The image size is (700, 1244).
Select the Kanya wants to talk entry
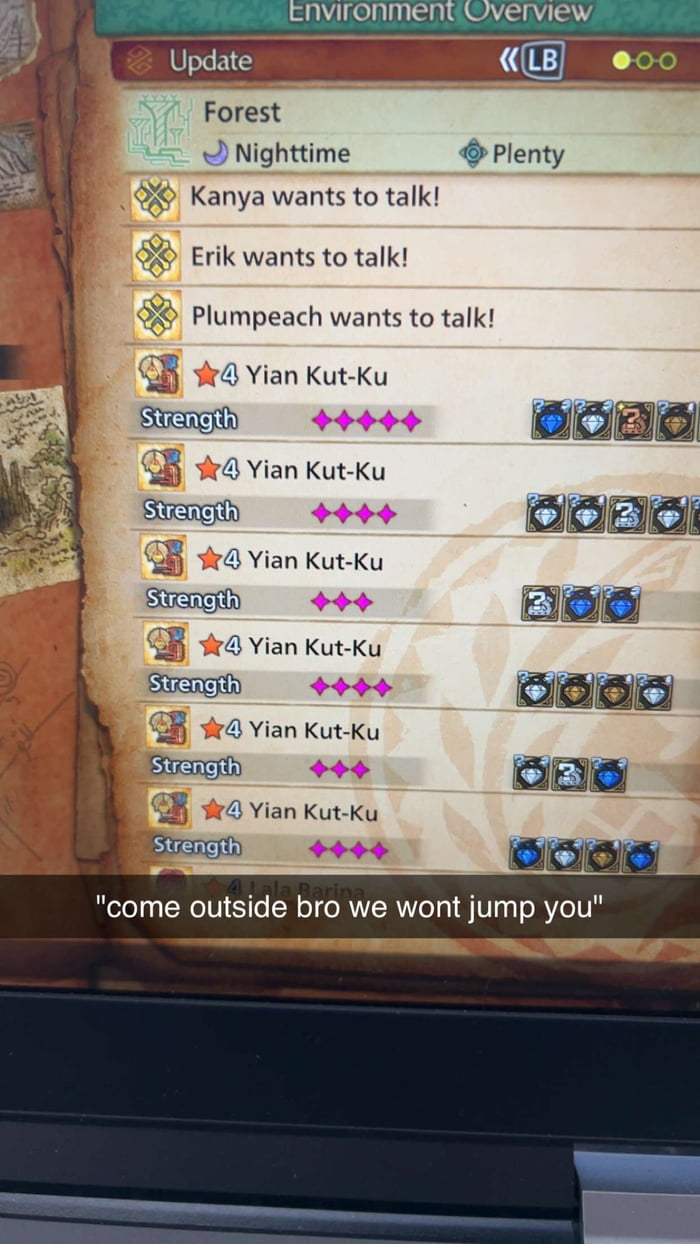[315, 196]
